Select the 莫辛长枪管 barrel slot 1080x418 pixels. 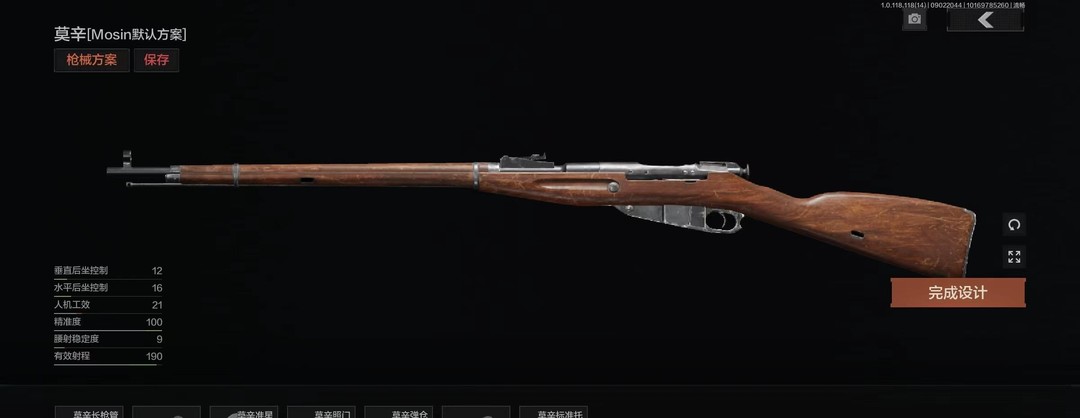[93, 412]
